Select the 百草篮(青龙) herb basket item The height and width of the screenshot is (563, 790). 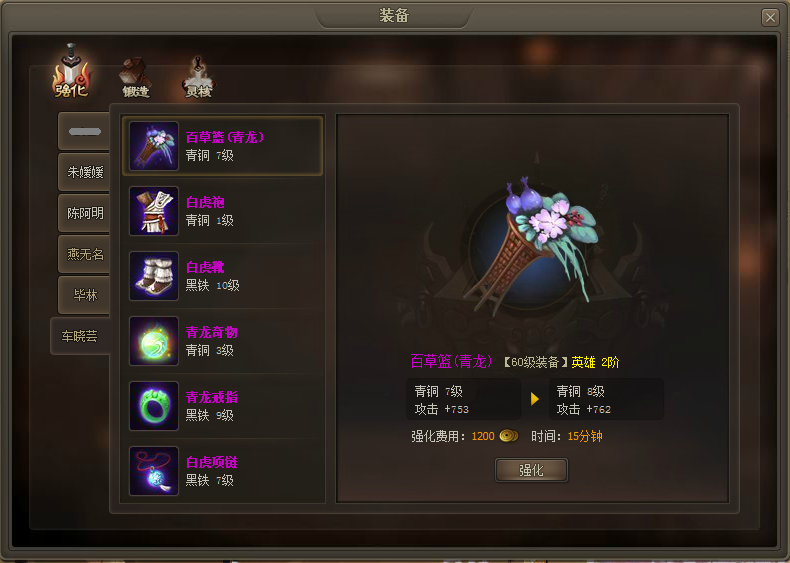click(x=223, y=146)
